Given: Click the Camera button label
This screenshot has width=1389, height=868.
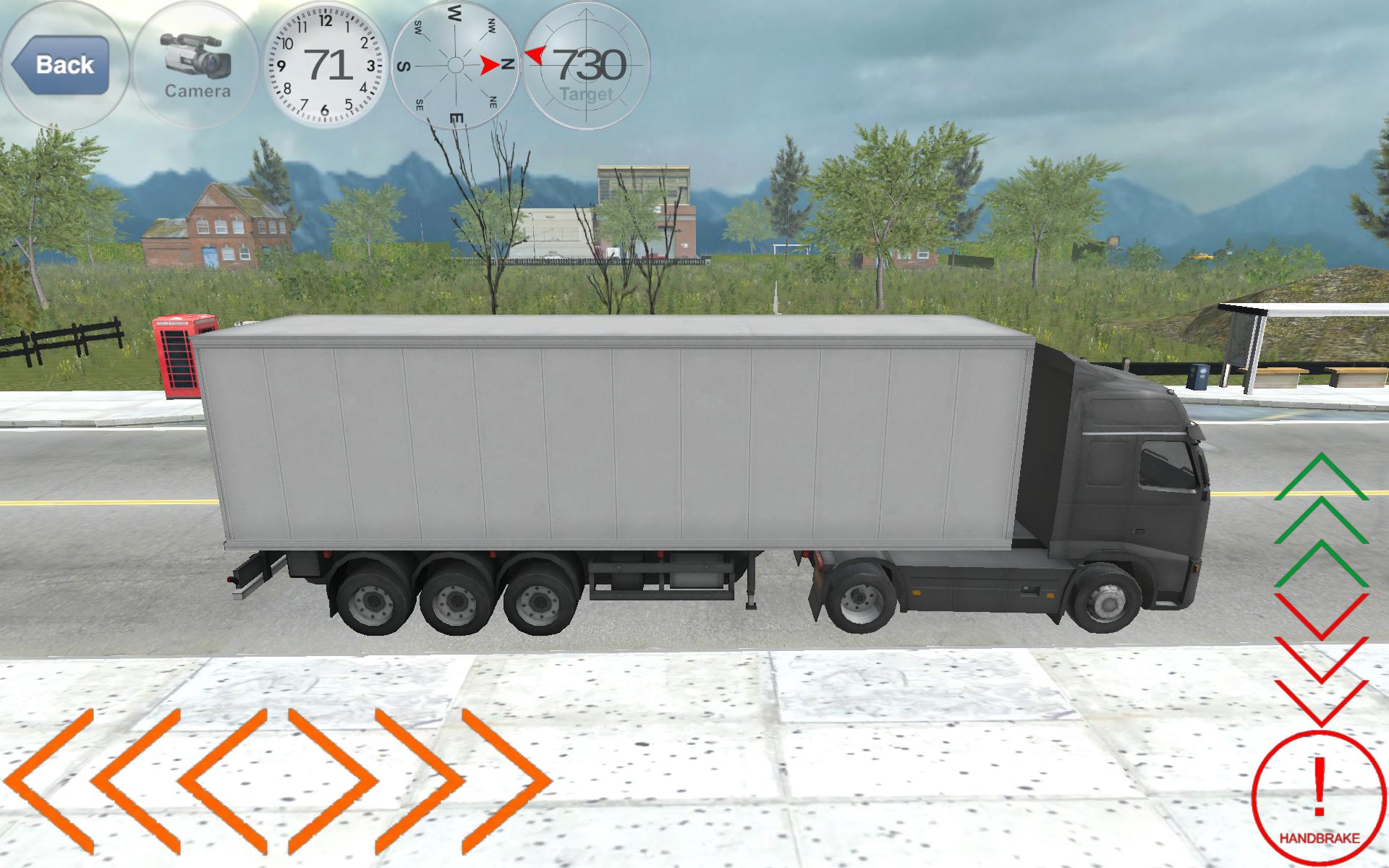Looking at the screenshot, I should pos(197,92).
